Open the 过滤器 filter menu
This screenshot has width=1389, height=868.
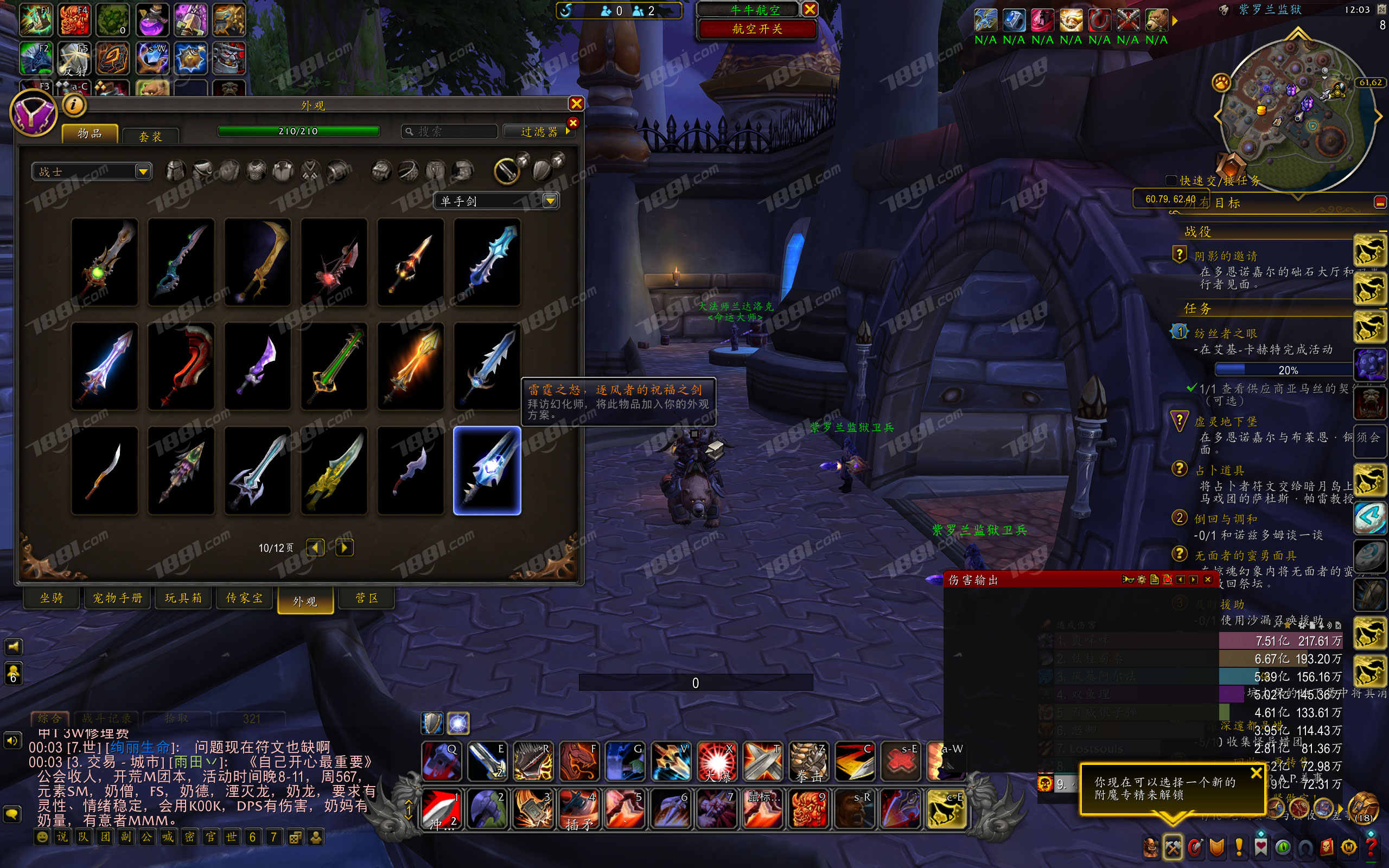pyautogui.click(x=539, y=131)
